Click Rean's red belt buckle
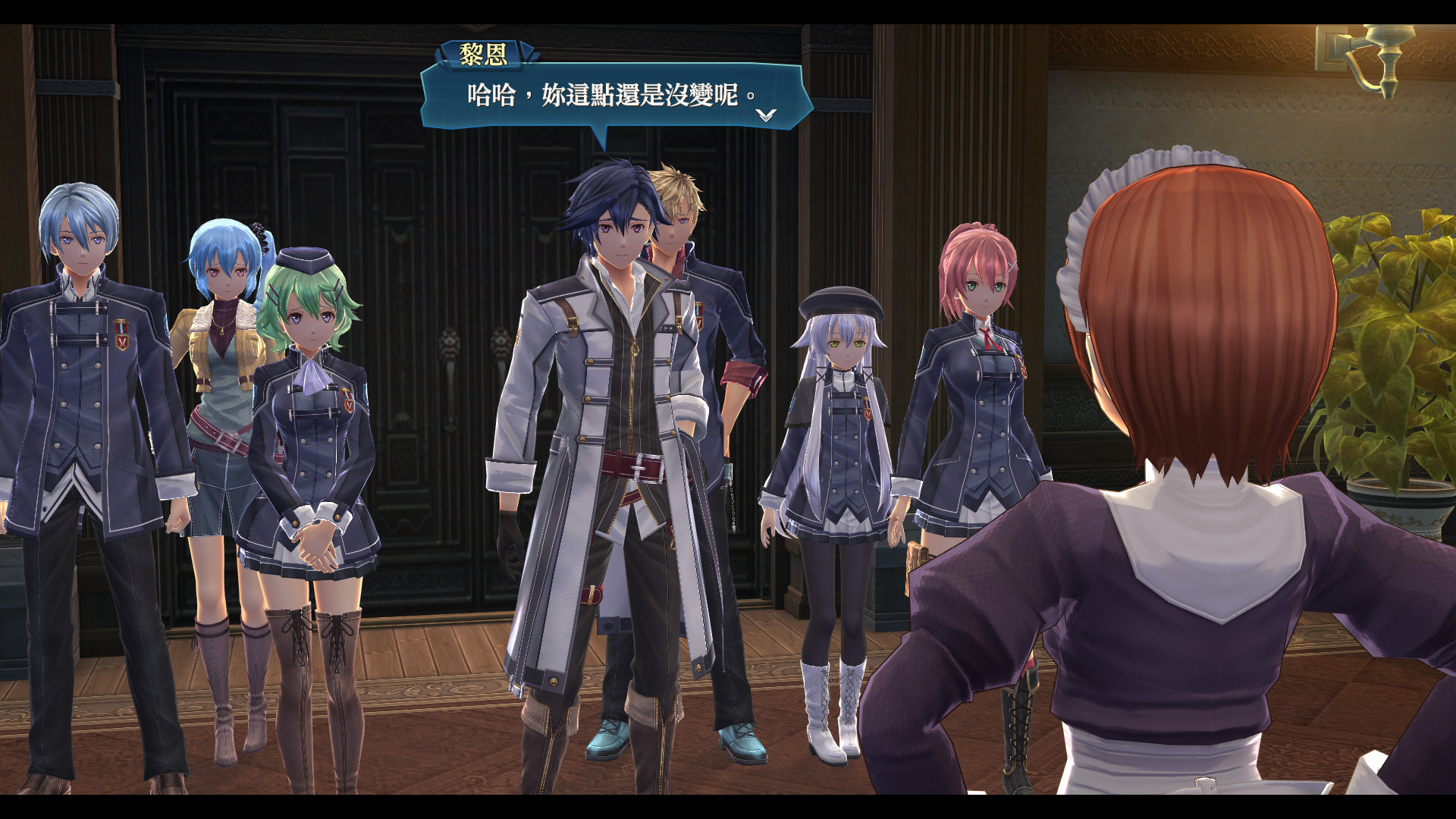Viewport: 1456px width, 819px height. pyautogui.click(x=637, y=468)
